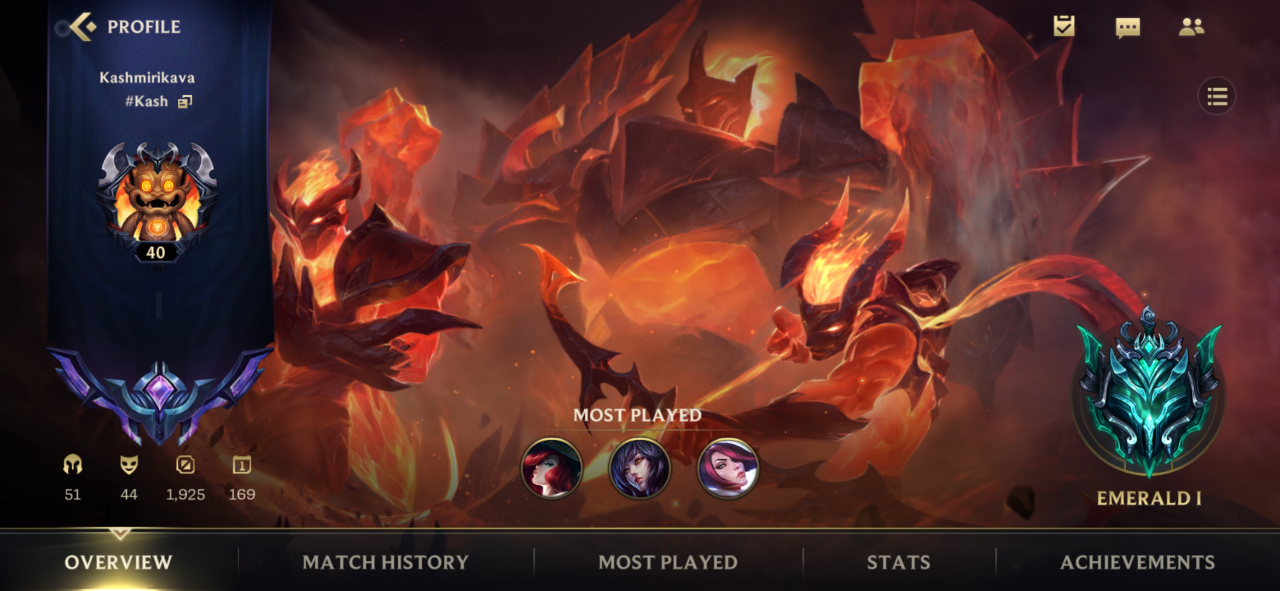1280x591 pixels.
Task: Open the list menu button
Action: click(1217, 97)
